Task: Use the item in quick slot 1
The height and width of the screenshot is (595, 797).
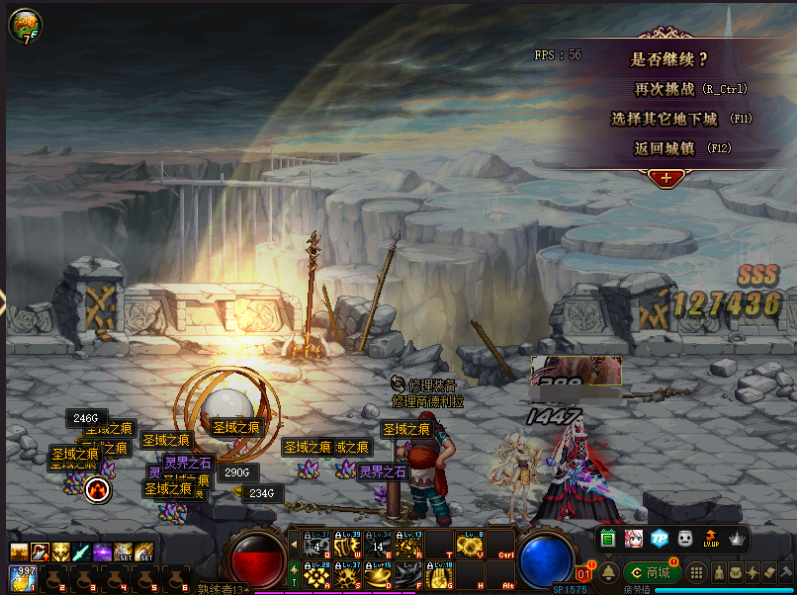Action: tap(20, 577)
